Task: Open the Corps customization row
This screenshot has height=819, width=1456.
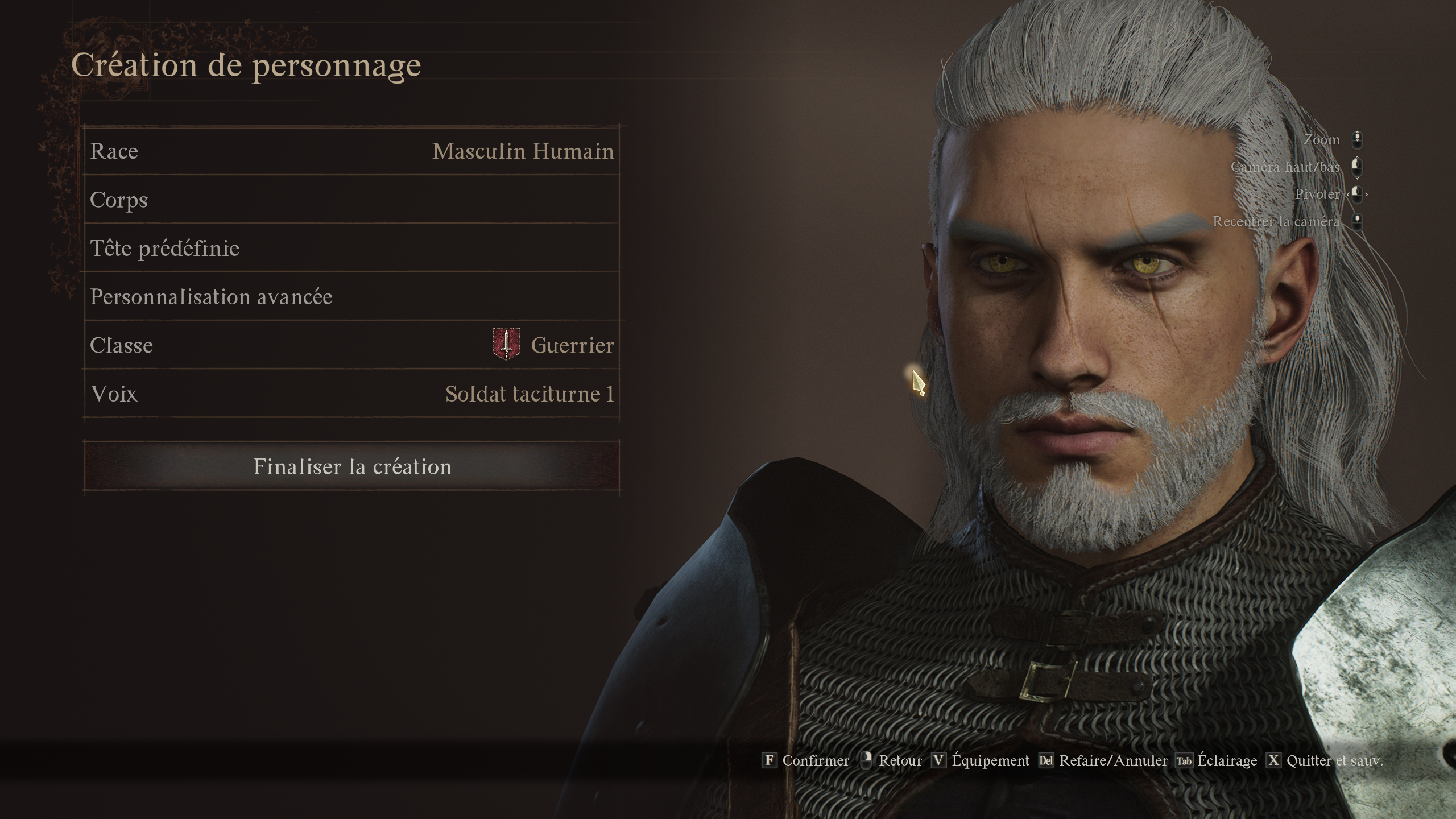Action: (353, 199)
